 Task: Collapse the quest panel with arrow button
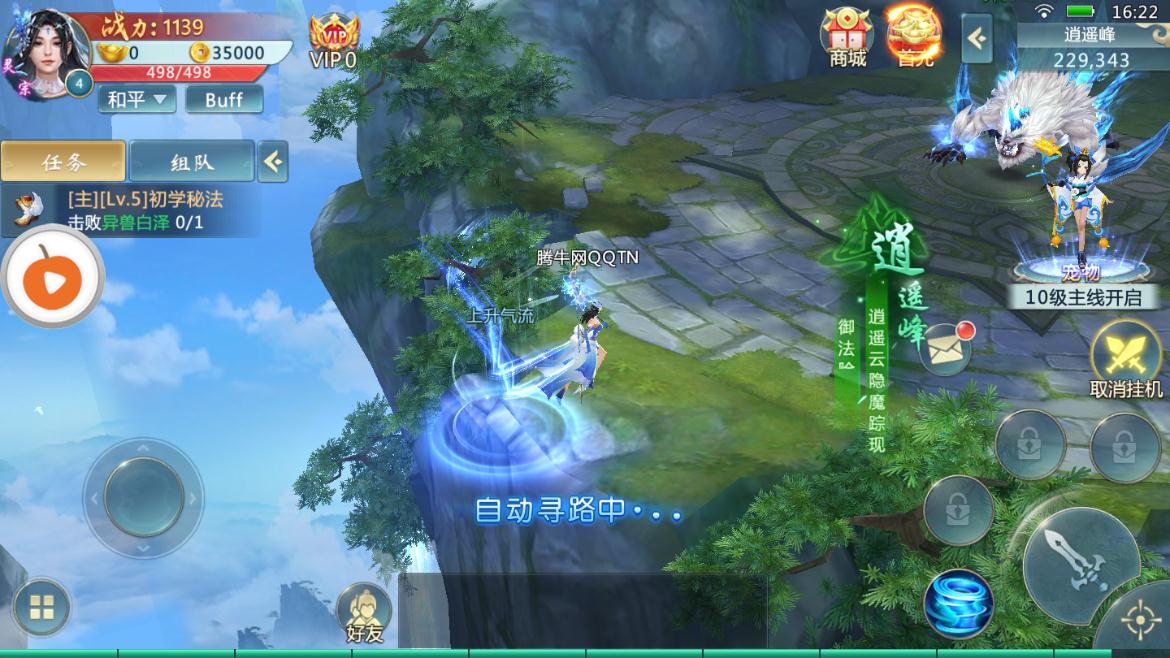pos(273,161)
